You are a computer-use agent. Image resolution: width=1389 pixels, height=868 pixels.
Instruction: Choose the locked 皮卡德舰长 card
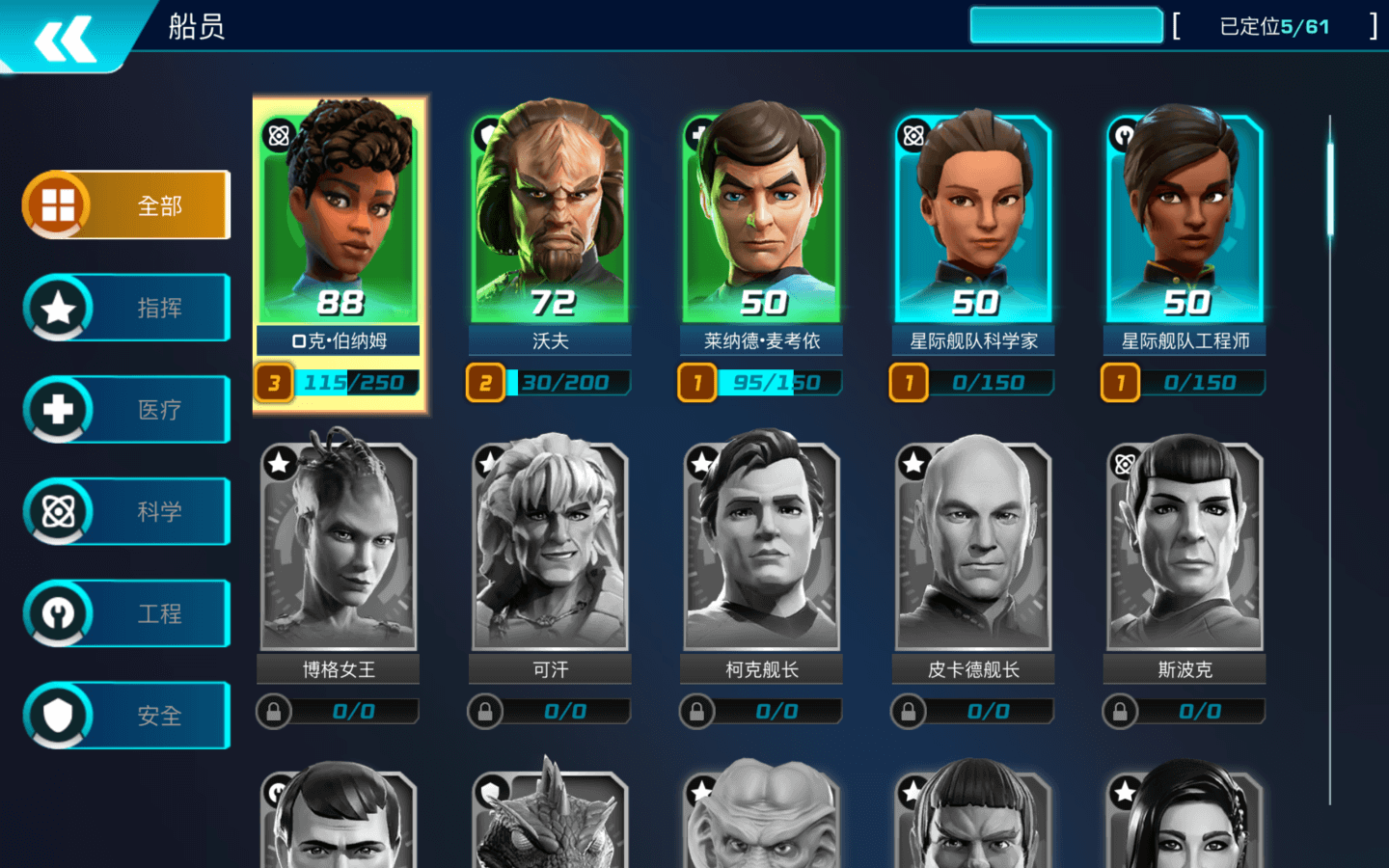coord(973,550)
